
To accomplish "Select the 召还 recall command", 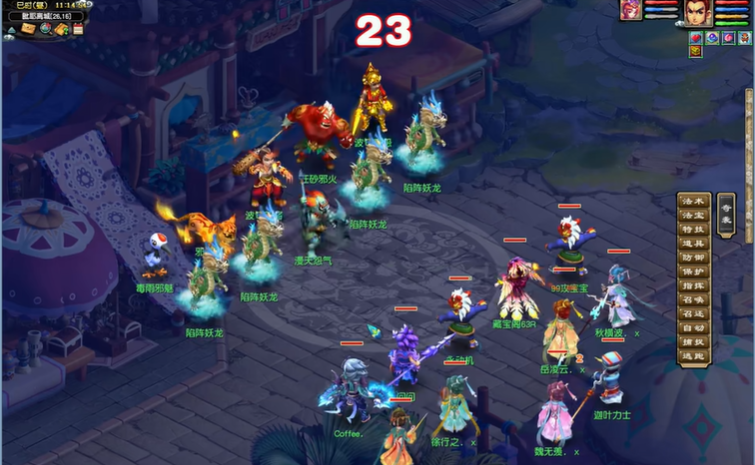I will pyautogui.click(x=694, y=313).
